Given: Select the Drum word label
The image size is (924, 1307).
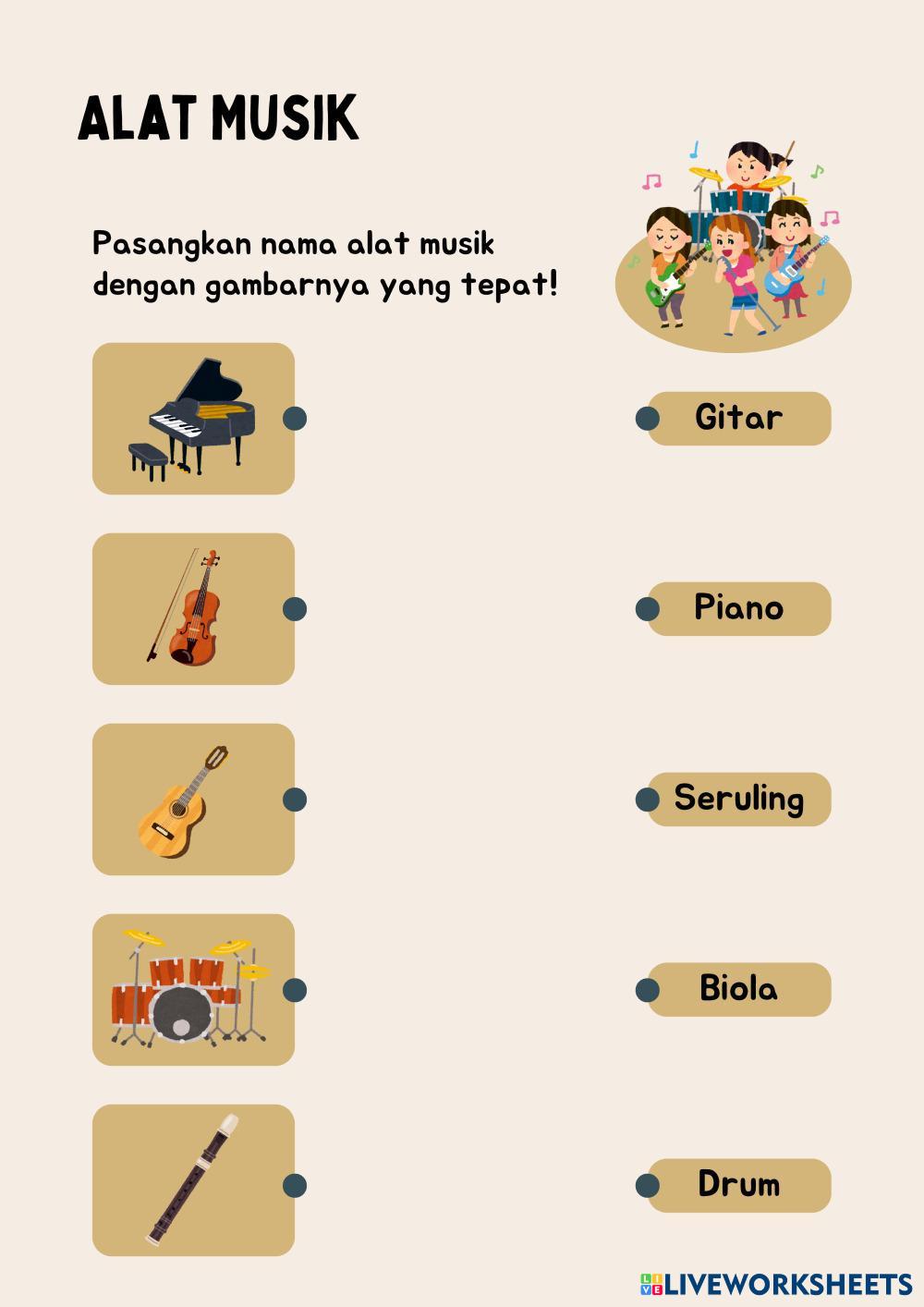Looking at the screenshot, I should 738,1185.
